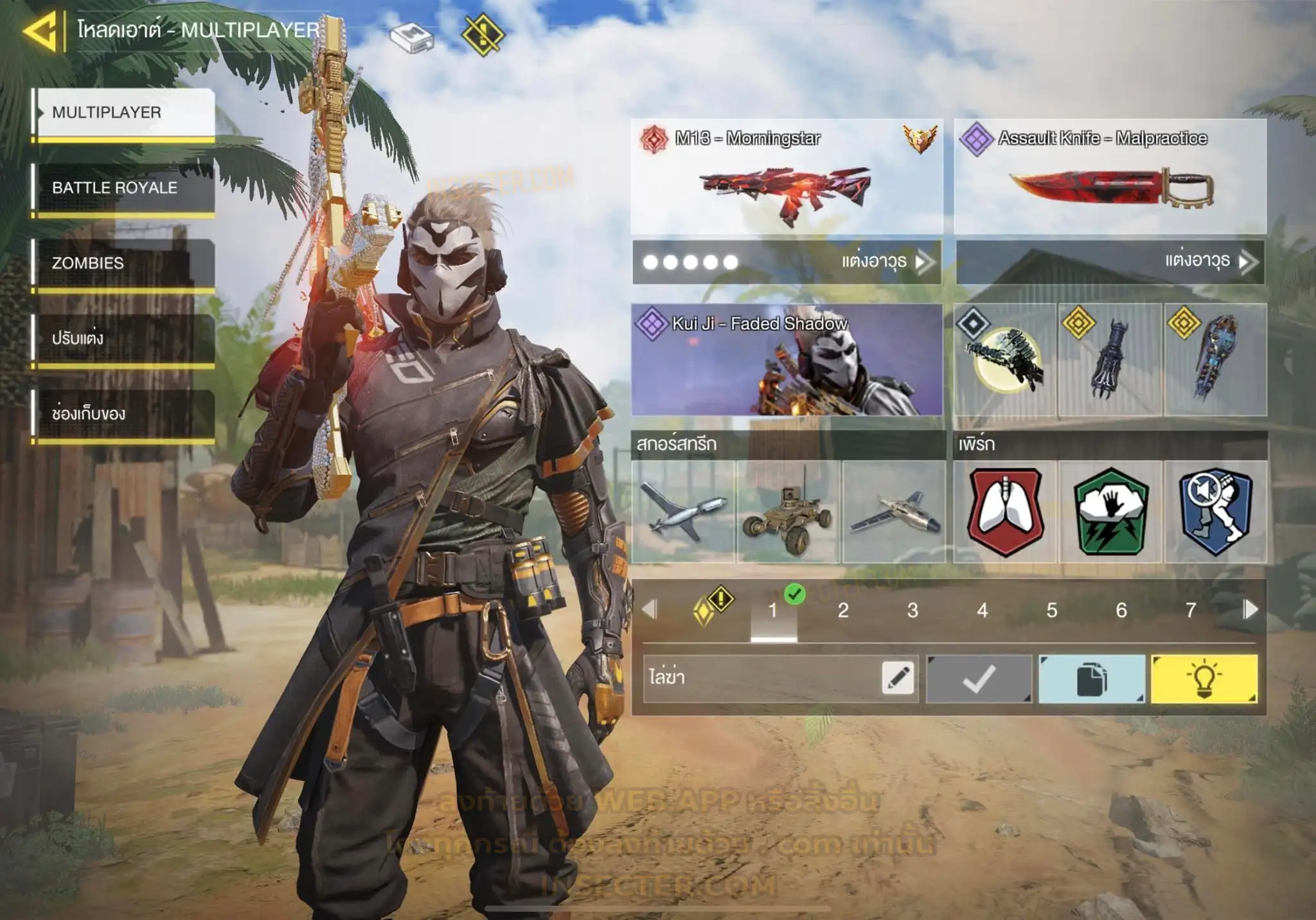Choose loadout slot 7
This screenshot has height=920, width=1316.
pyautogui.click(x=1191, y=610)
